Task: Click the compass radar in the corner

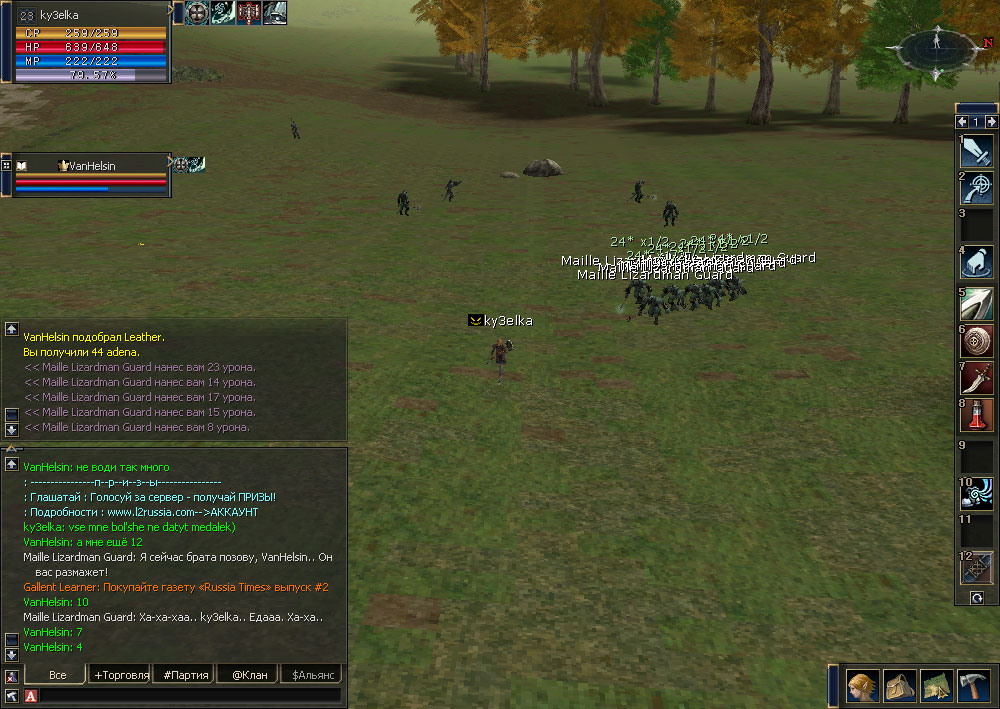Action: tap(936, 44)
